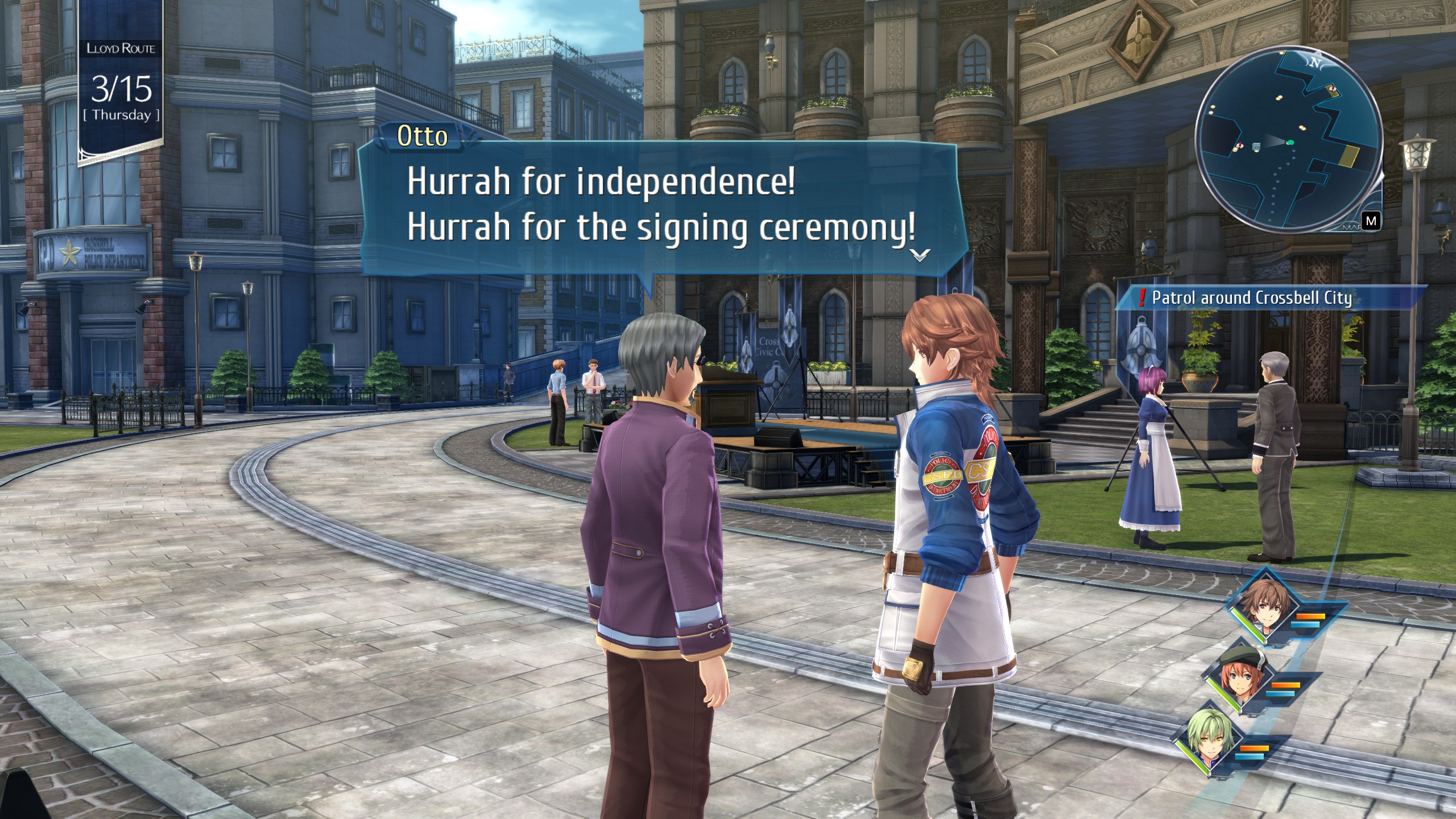Advance Otto's dialogue with the arrow
1456x819 pixels.
tap(920, 254)
